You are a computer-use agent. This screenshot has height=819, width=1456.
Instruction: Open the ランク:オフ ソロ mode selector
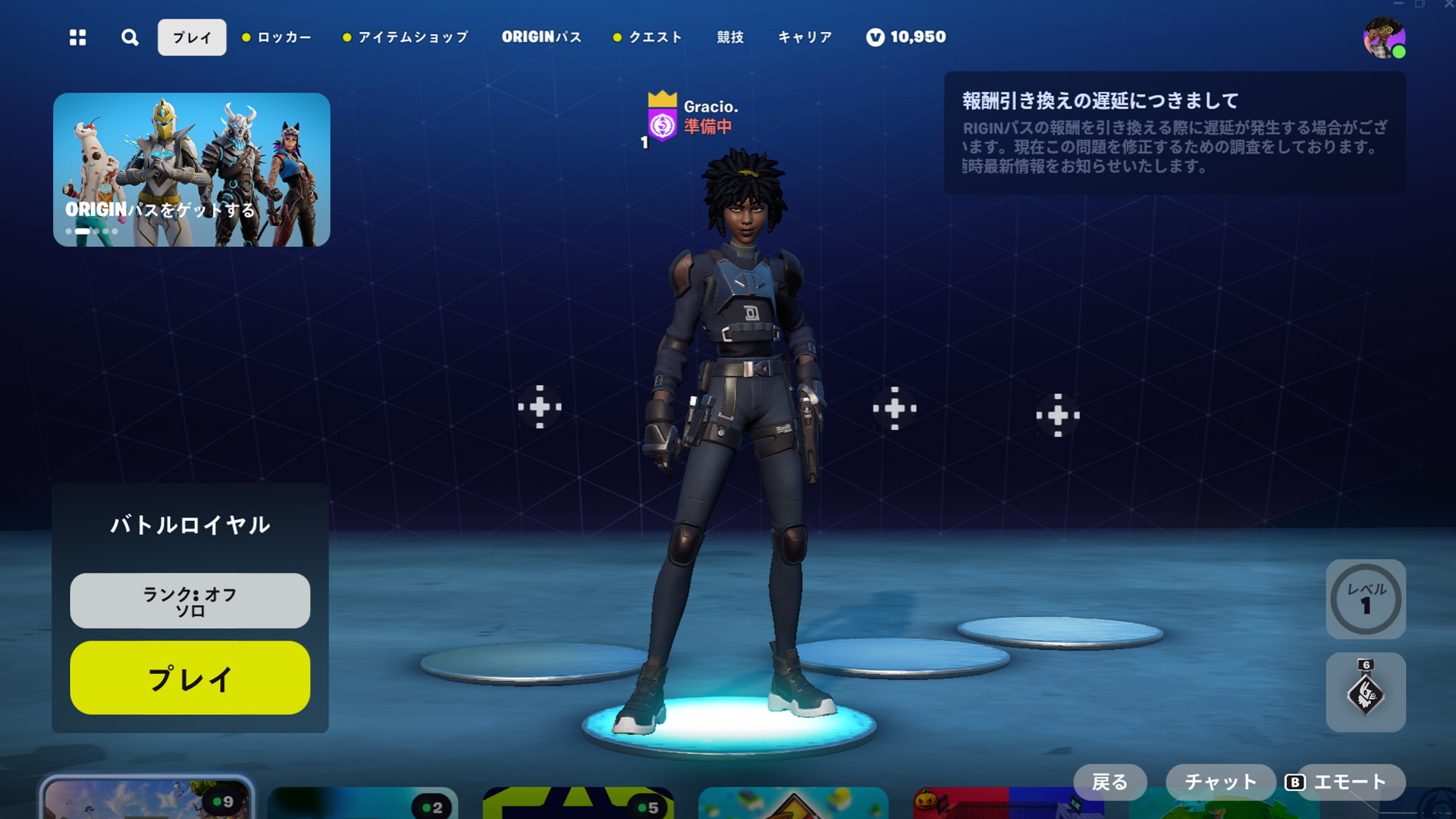pos(189,601)
